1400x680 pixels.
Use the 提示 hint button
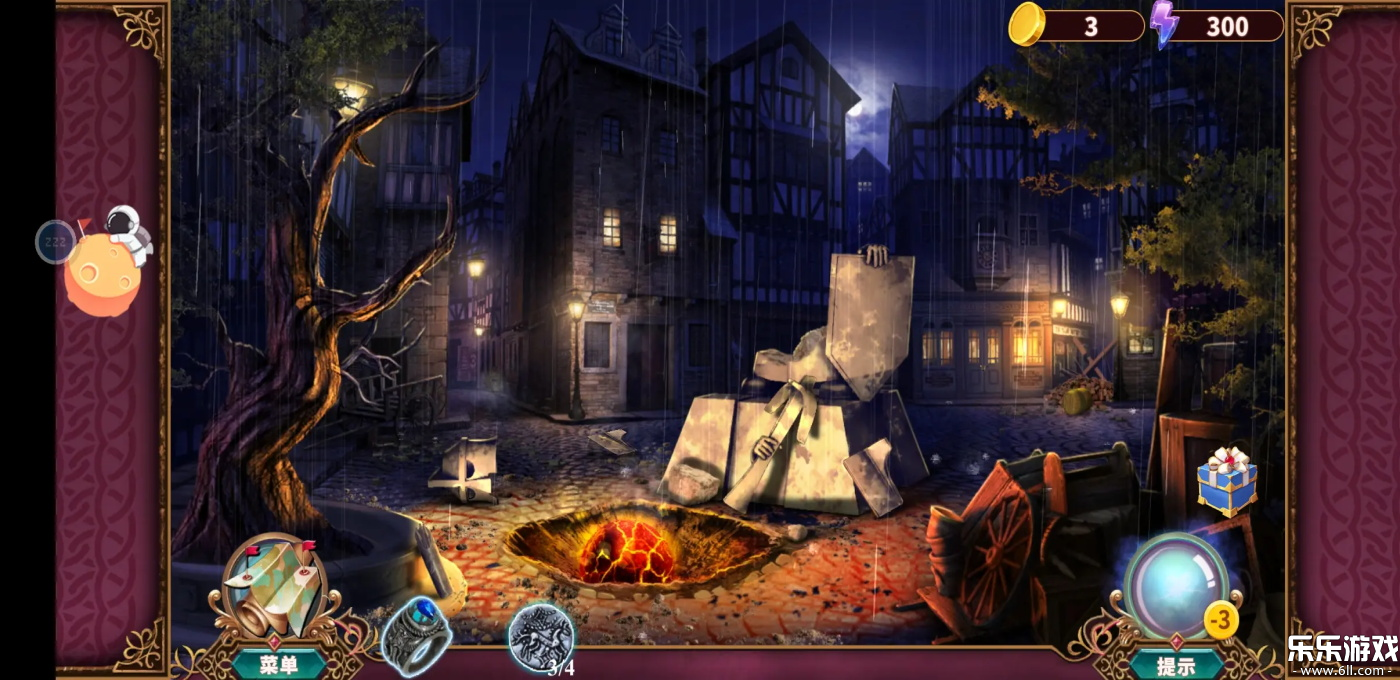pyautogui.click(x=1176, y=664)
